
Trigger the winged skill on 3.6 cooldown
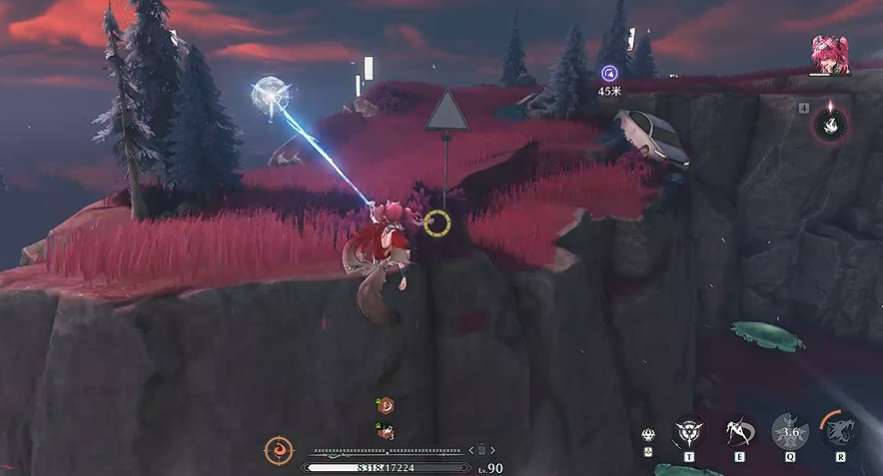790,431
